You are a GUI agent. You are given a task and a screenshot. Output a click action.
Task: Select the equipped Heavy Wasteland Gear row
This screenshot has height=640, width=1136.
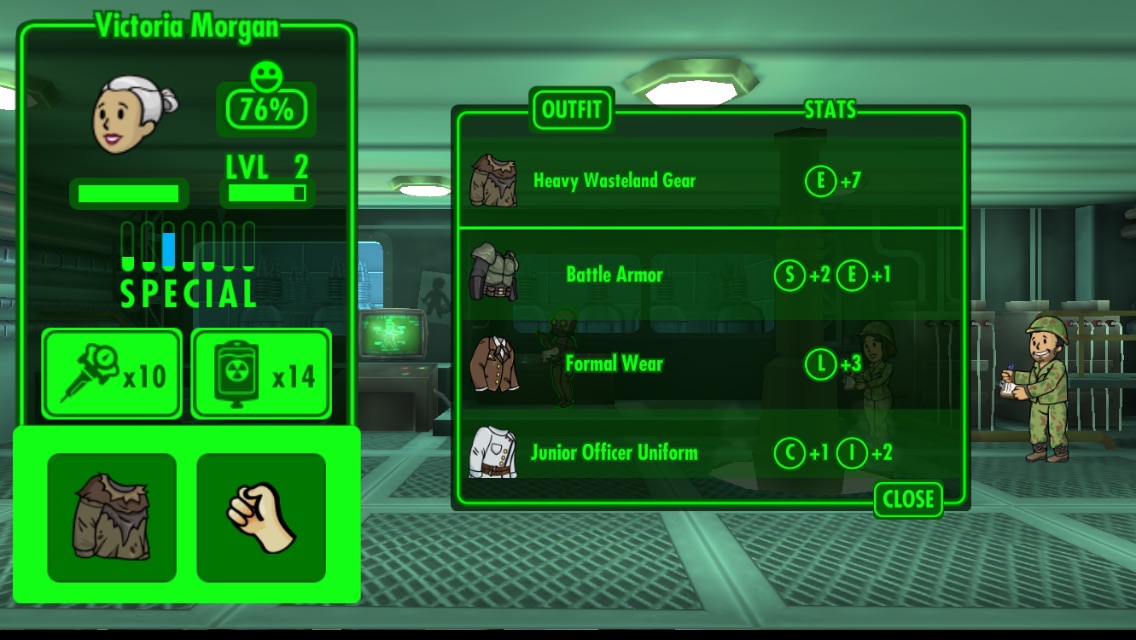click(x=612, y=181)
